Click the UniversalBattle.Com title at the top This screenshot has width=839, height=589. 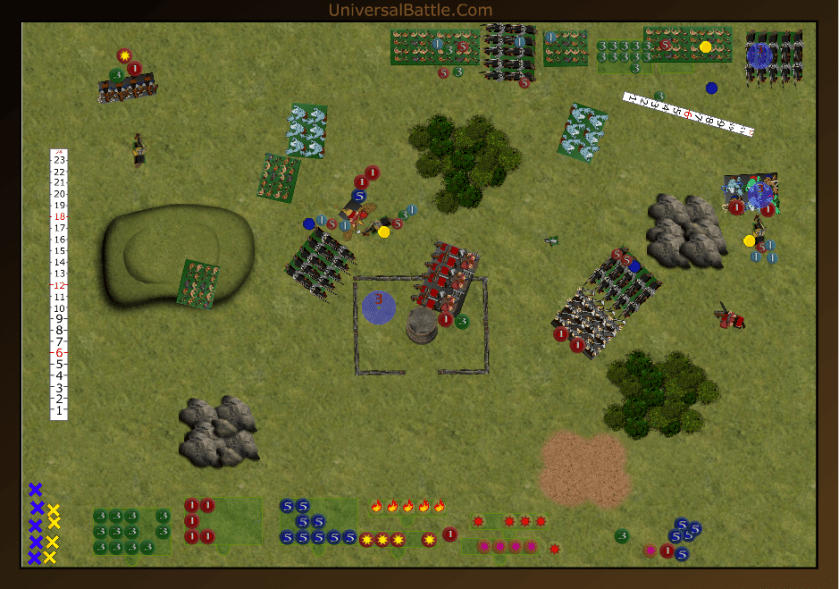[410, 10]
